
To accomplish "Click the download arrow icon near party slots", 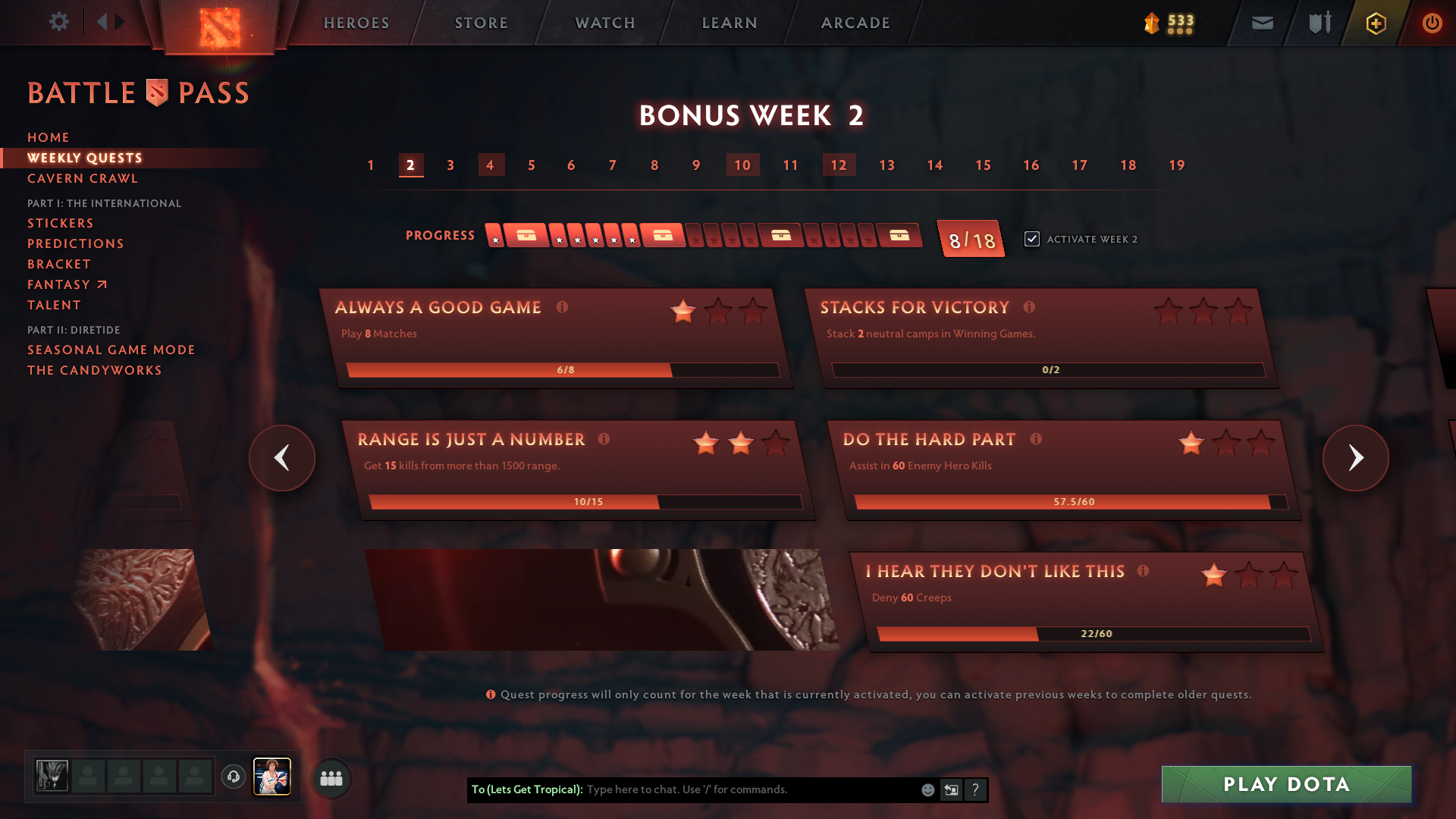I will point(233,776).
